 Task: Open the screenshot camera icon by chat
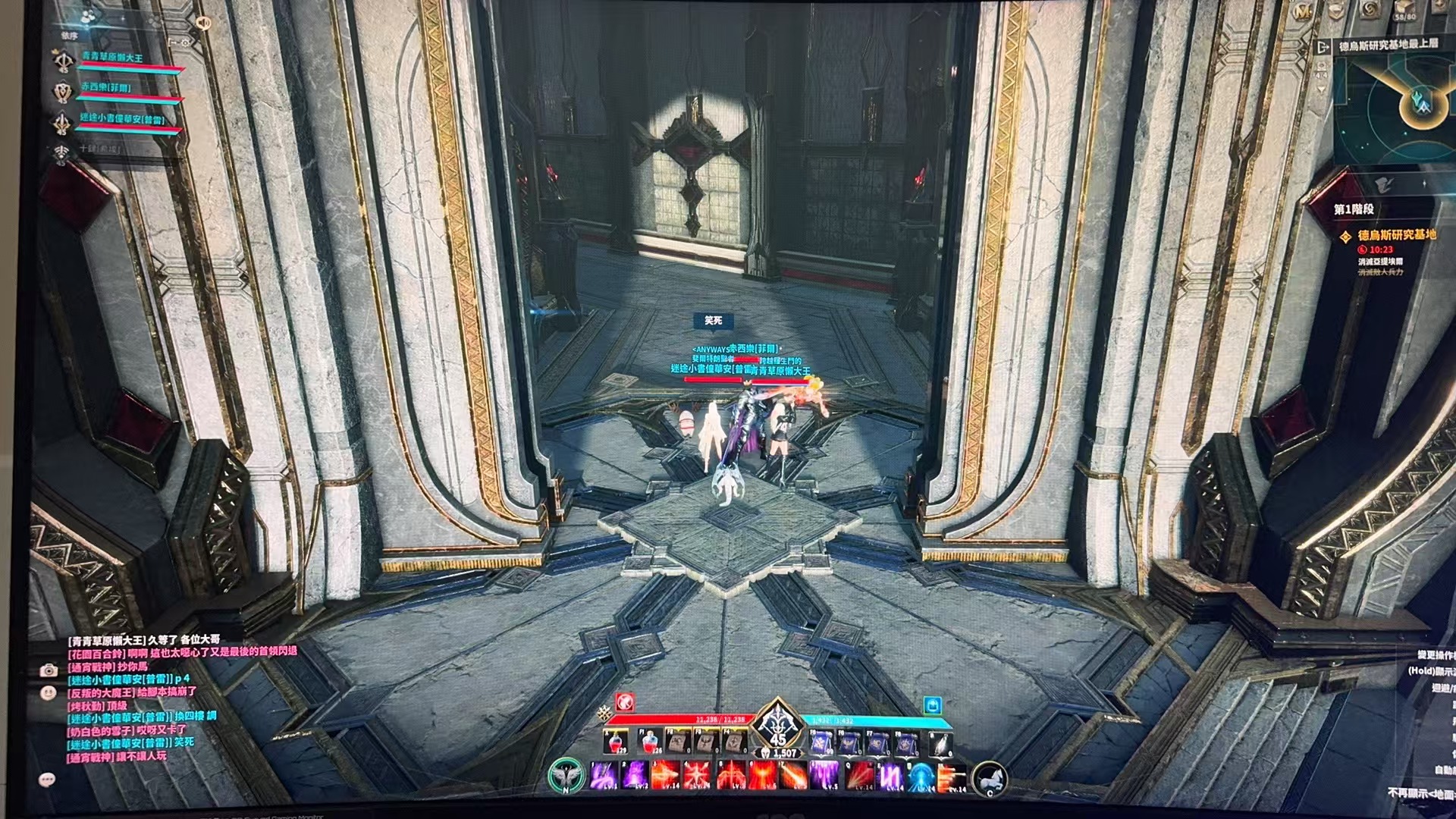tap(49, 670)
